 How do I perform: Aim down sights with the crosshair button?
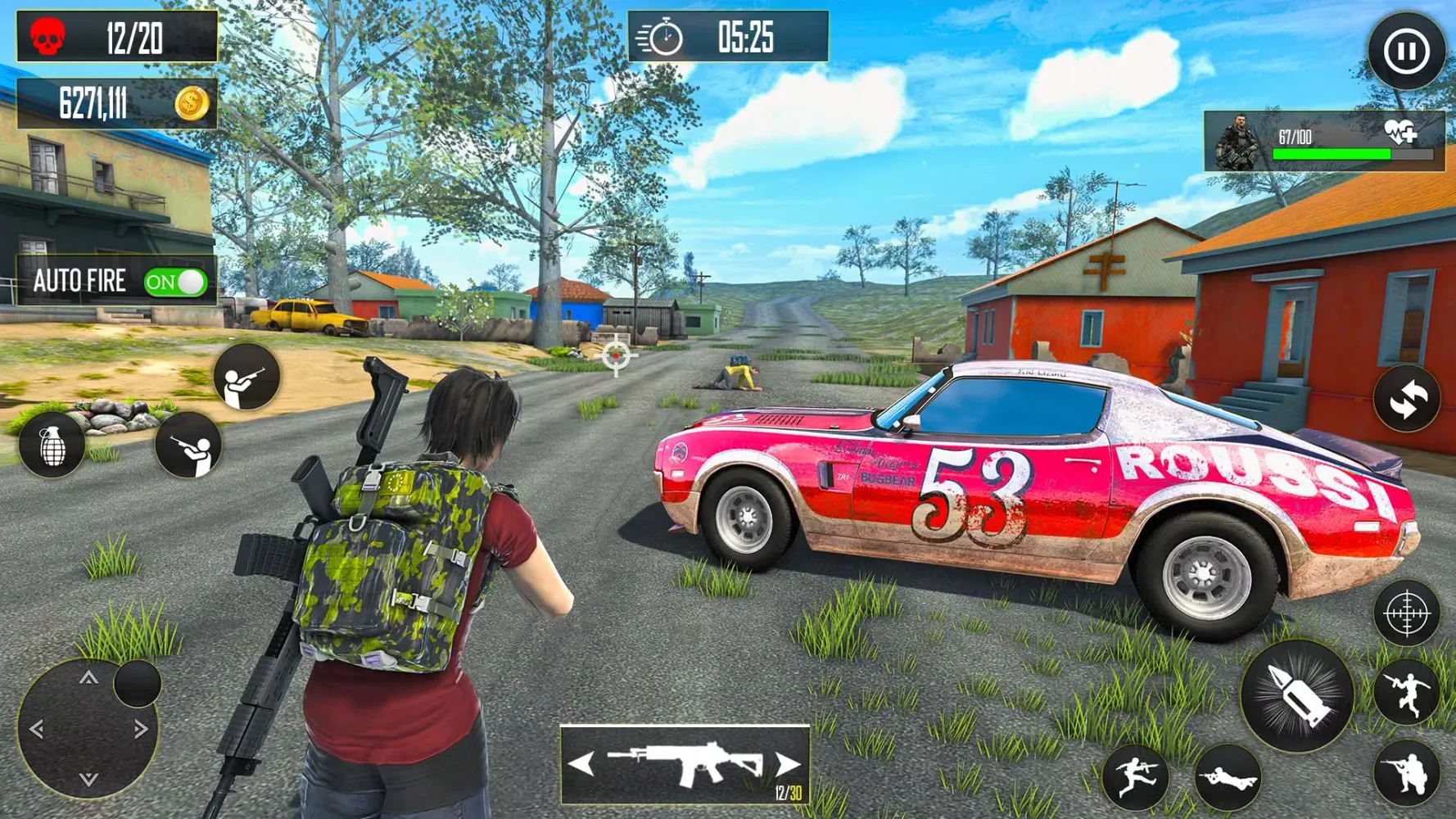coord(1406,613)
